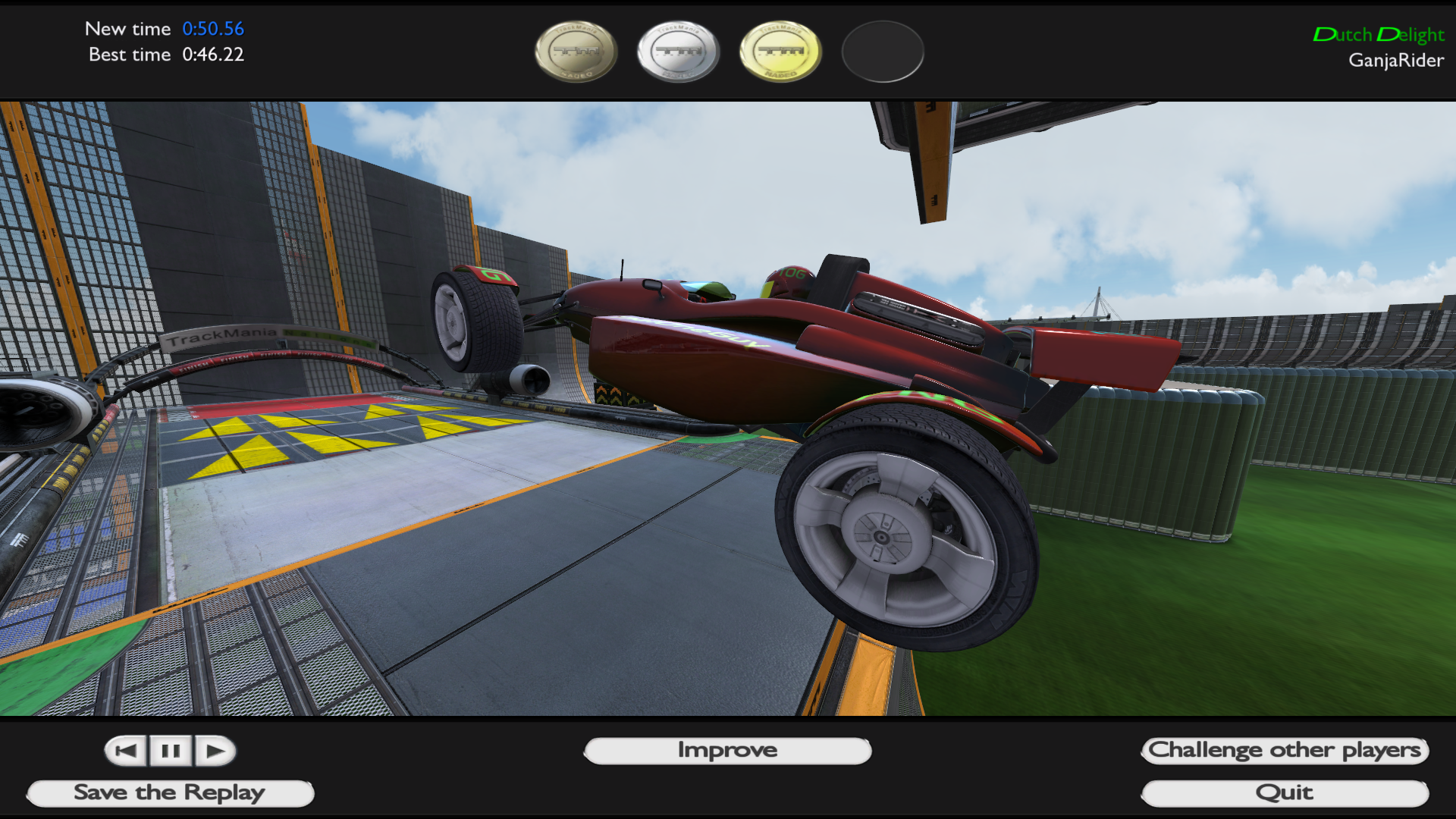This screenshot has width=1456, height=819.
Task: Click the Improve button
Action: click(x=727, y=751)
